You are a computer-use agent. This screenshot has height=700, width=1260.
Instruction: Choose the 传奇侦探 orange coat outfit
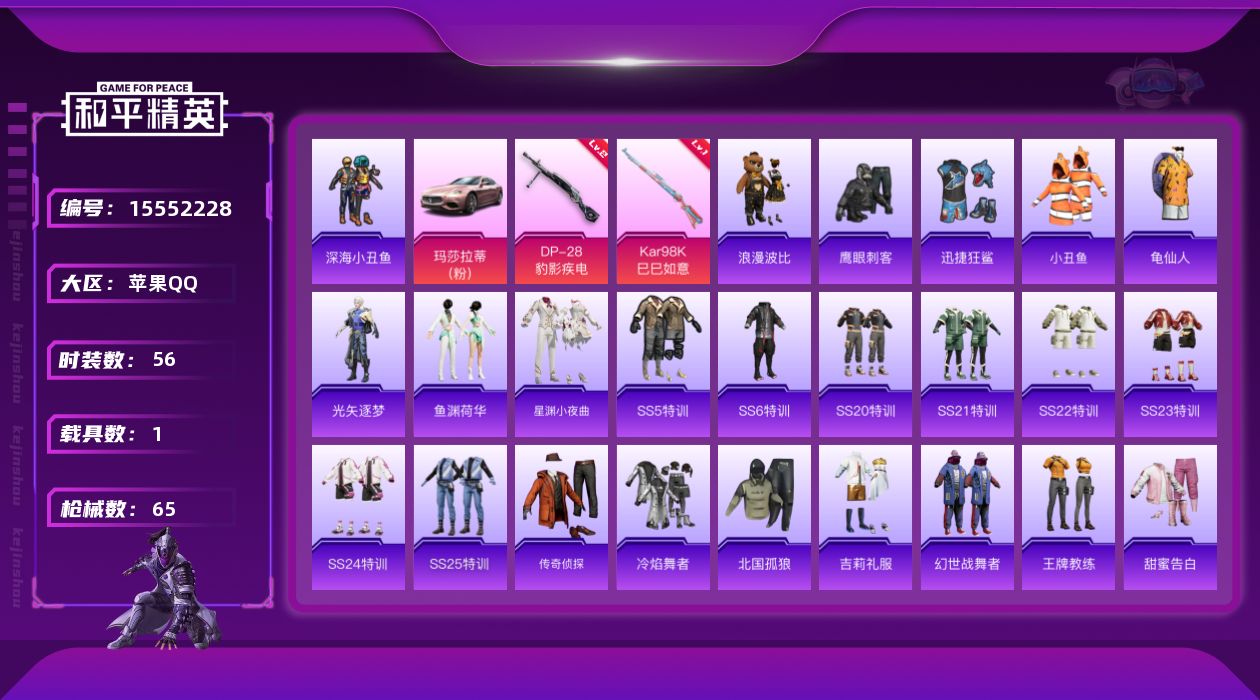coord(561,517)
